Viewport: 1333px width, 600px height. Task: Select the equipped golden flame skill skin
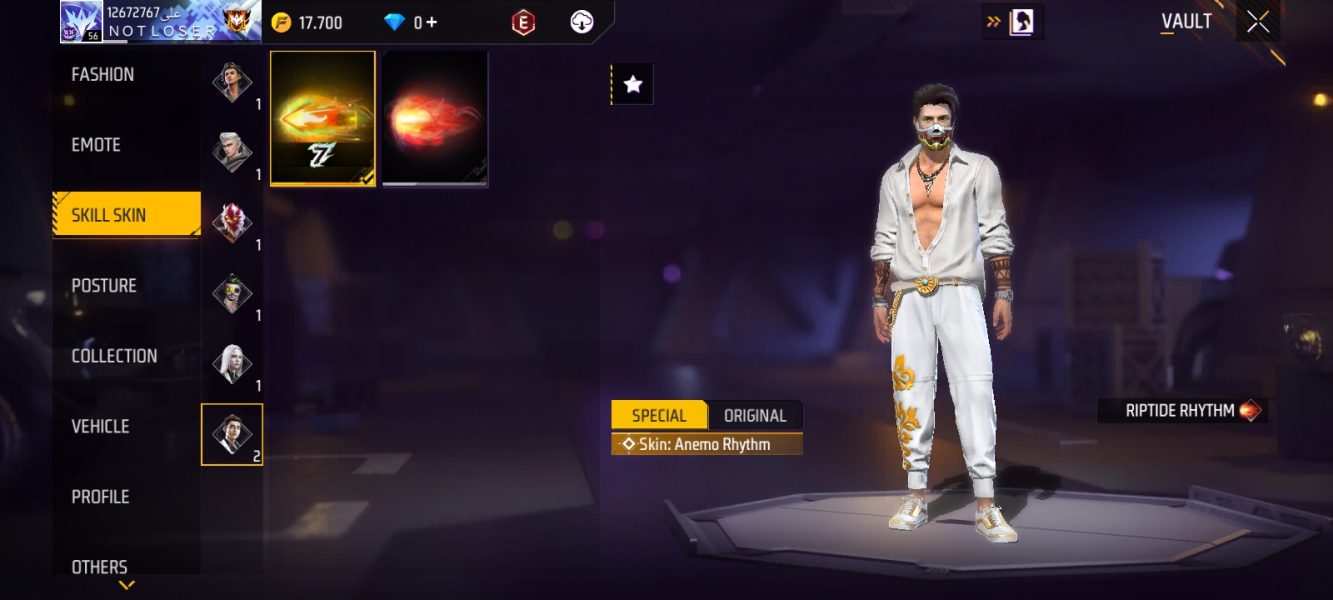323,118
